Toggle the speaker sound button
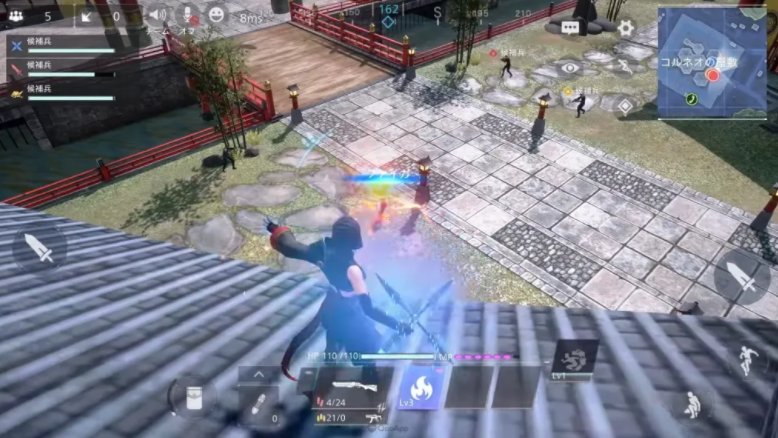 click(x=157, y=15)
